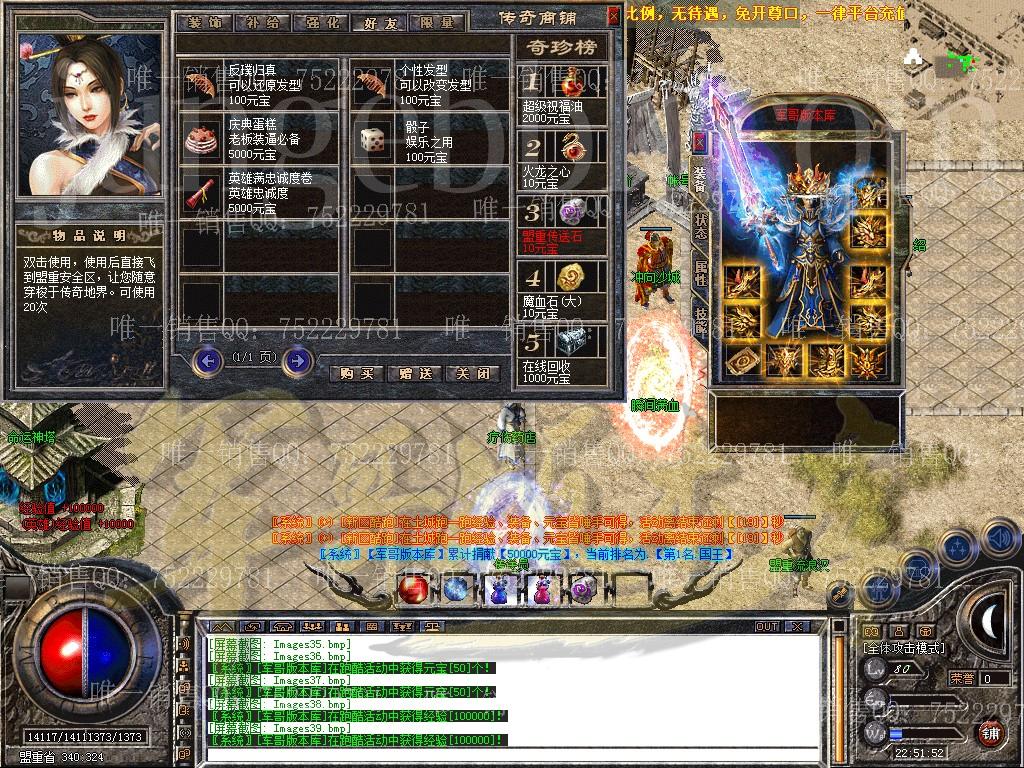Close the character equipment panel

click(x=699, y=142)
